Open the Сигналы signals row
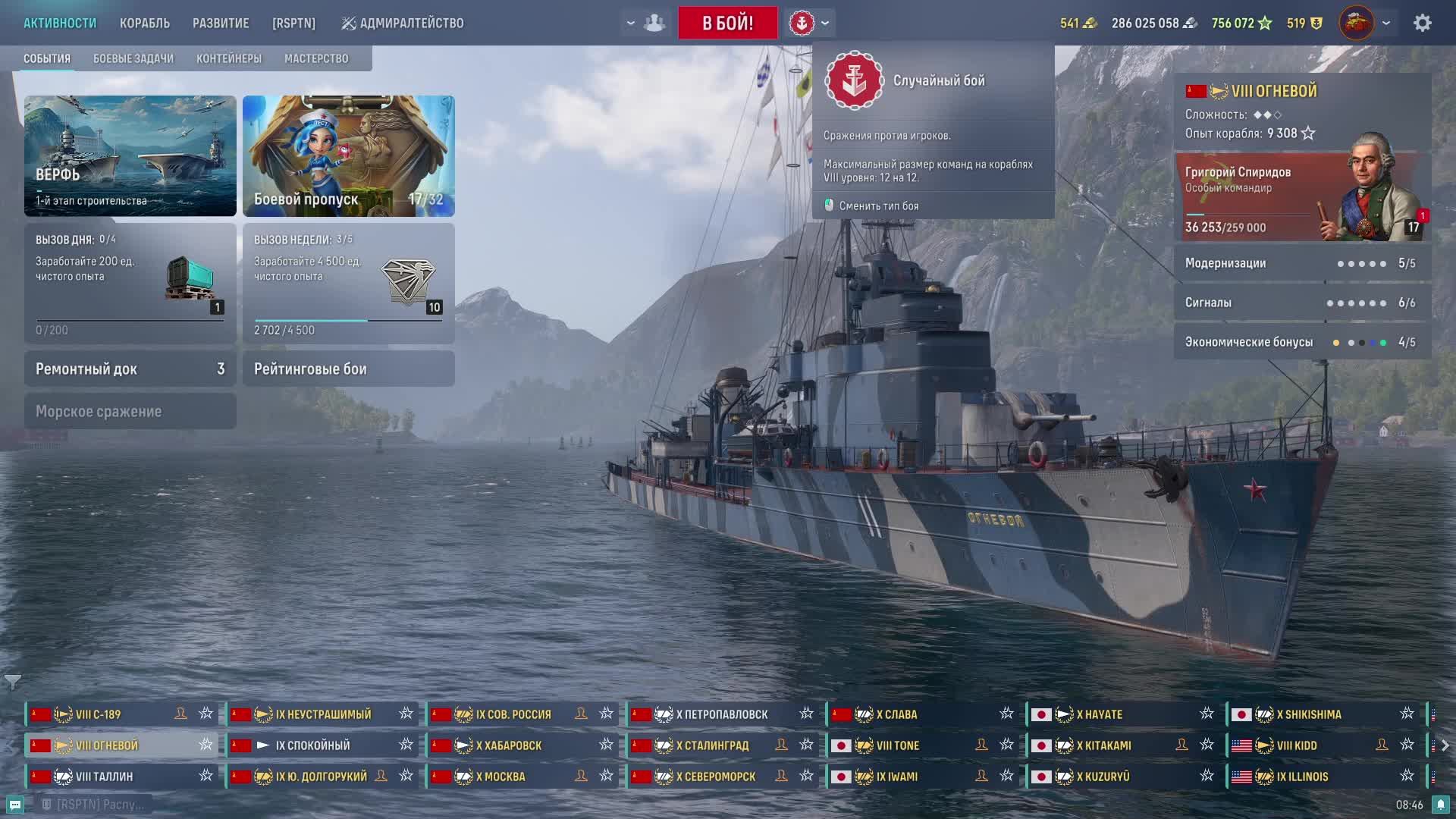 click(1302, 303)
